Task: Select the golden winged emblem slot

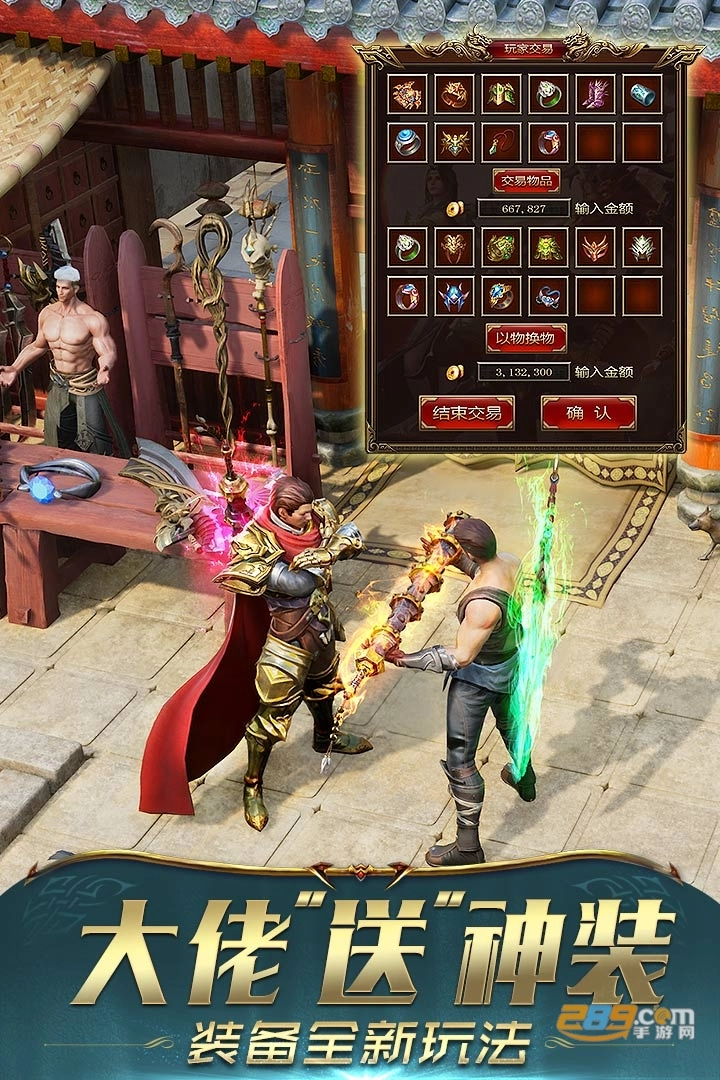Action: [x=454, y=143]
